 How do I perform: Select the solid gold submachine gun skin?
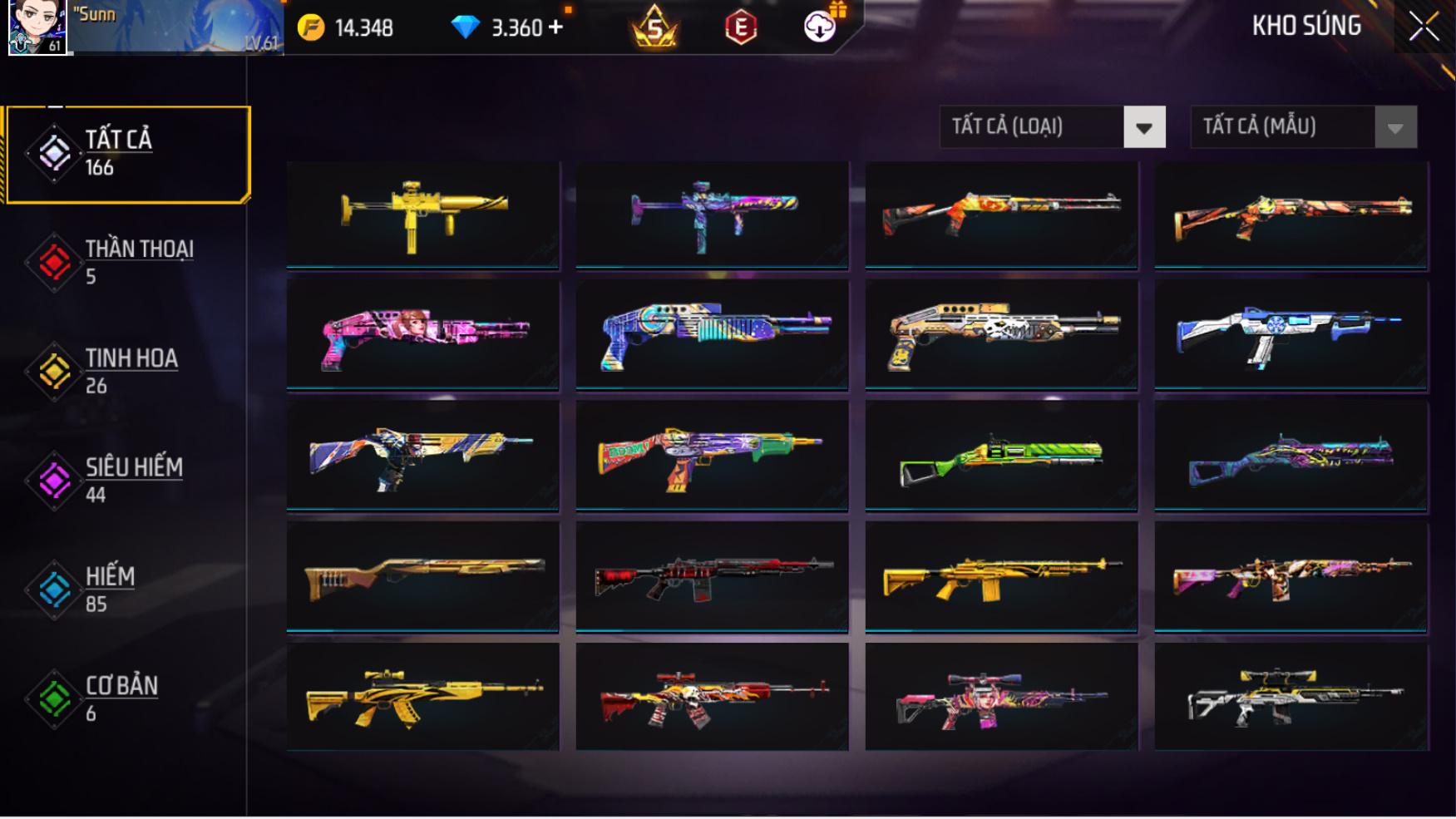(423, 215)
